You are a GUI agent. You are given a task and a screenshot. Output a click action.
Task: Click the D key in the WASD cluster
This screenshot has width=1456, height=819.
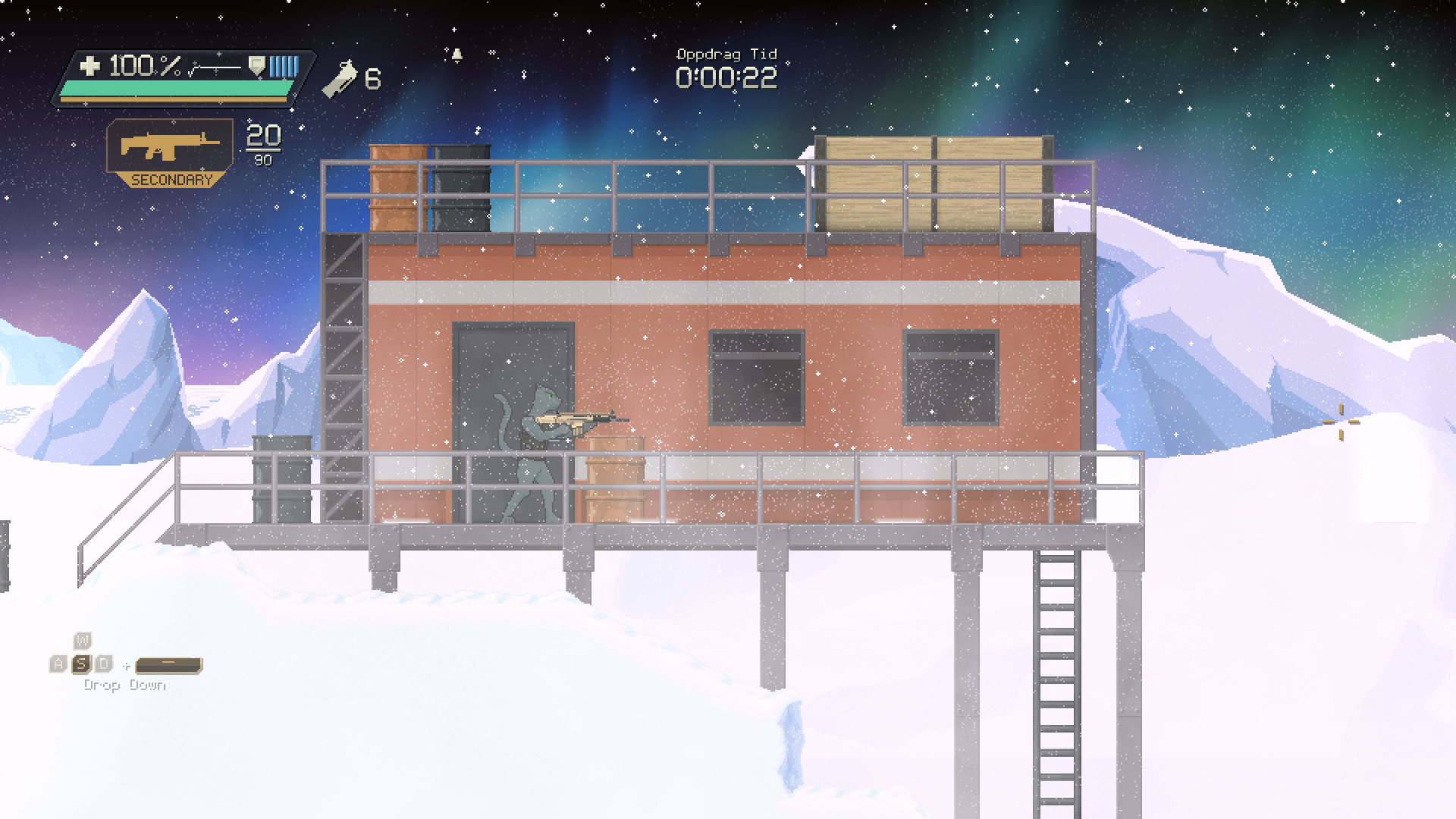[x=103, y=663]
